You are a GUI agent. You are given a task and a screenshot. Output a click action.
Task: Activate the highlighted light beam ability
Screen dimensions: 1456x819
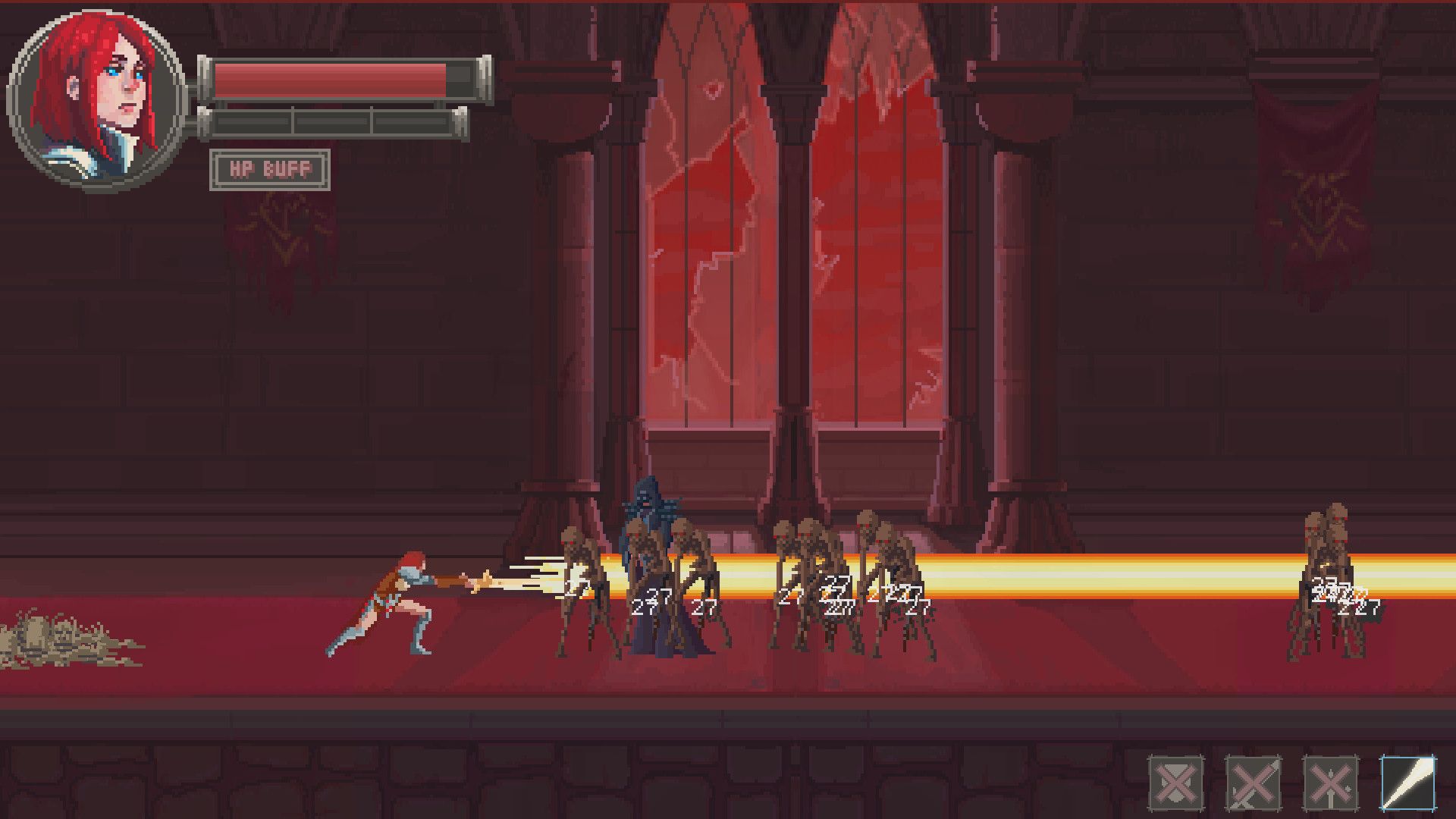[1407, 783]
